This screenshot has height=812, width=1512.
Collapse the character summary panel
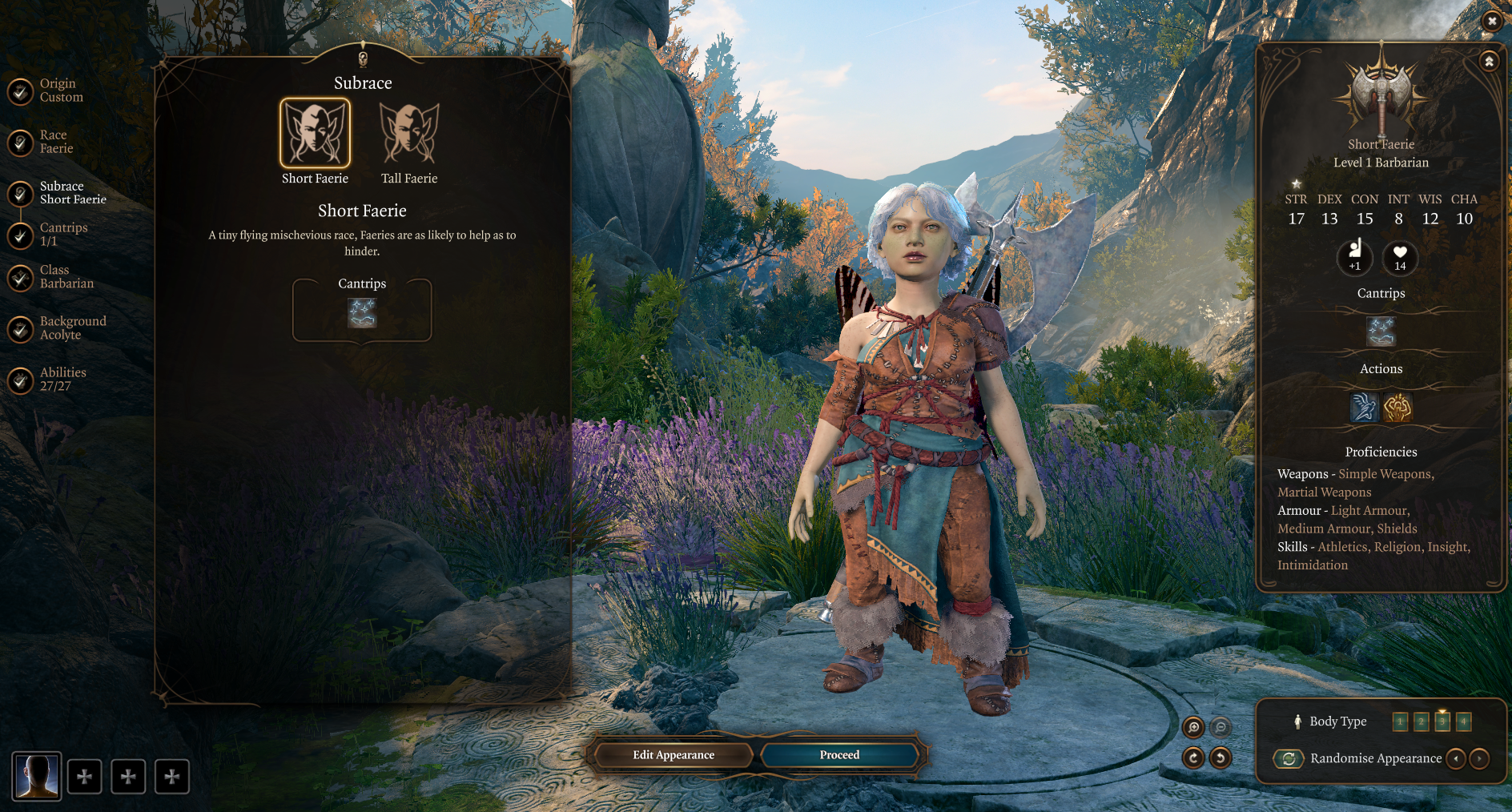[1489, 62]
